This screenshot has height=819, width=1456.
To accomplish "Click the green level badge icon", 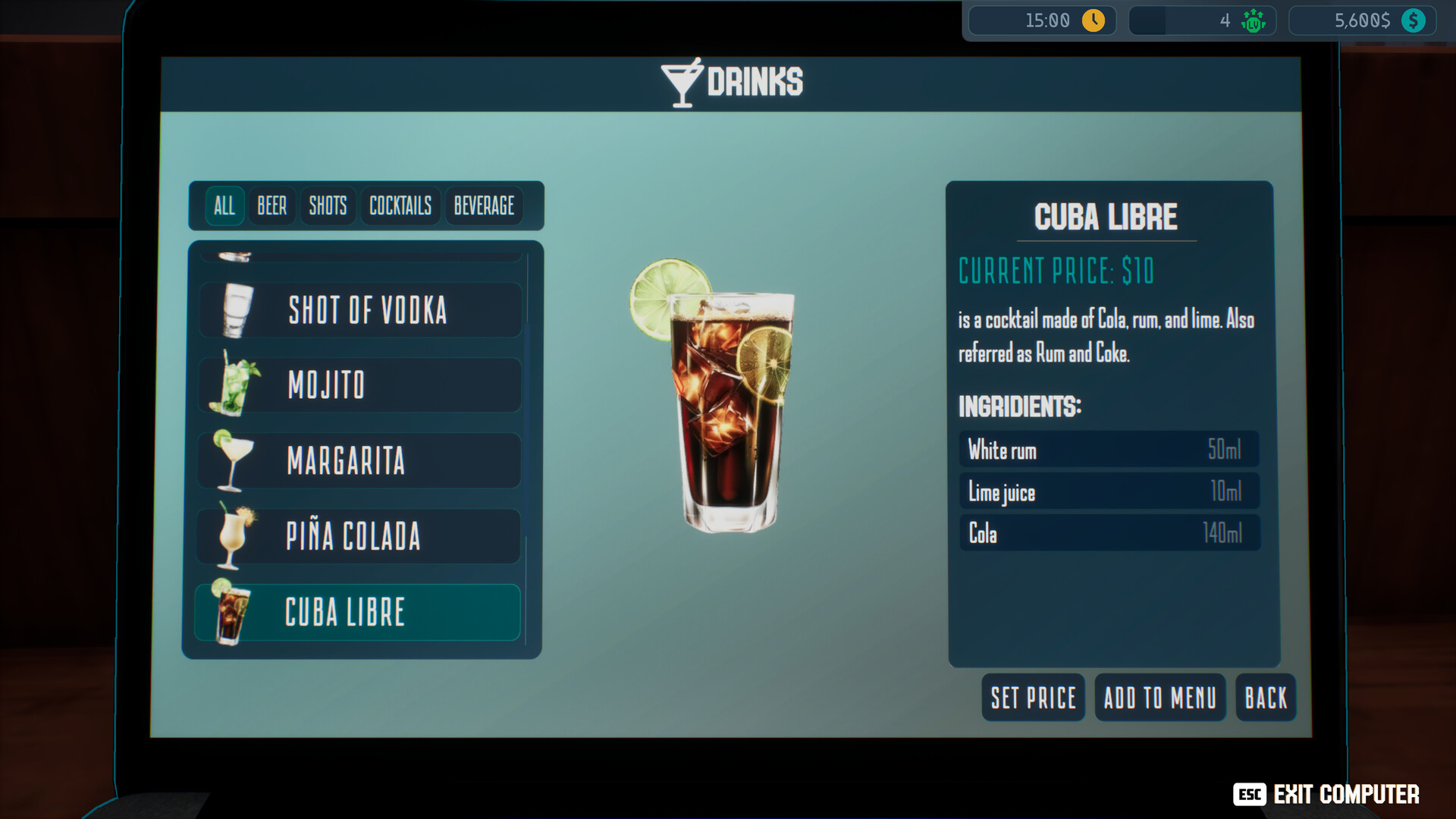I will (x=1253, y=20).
